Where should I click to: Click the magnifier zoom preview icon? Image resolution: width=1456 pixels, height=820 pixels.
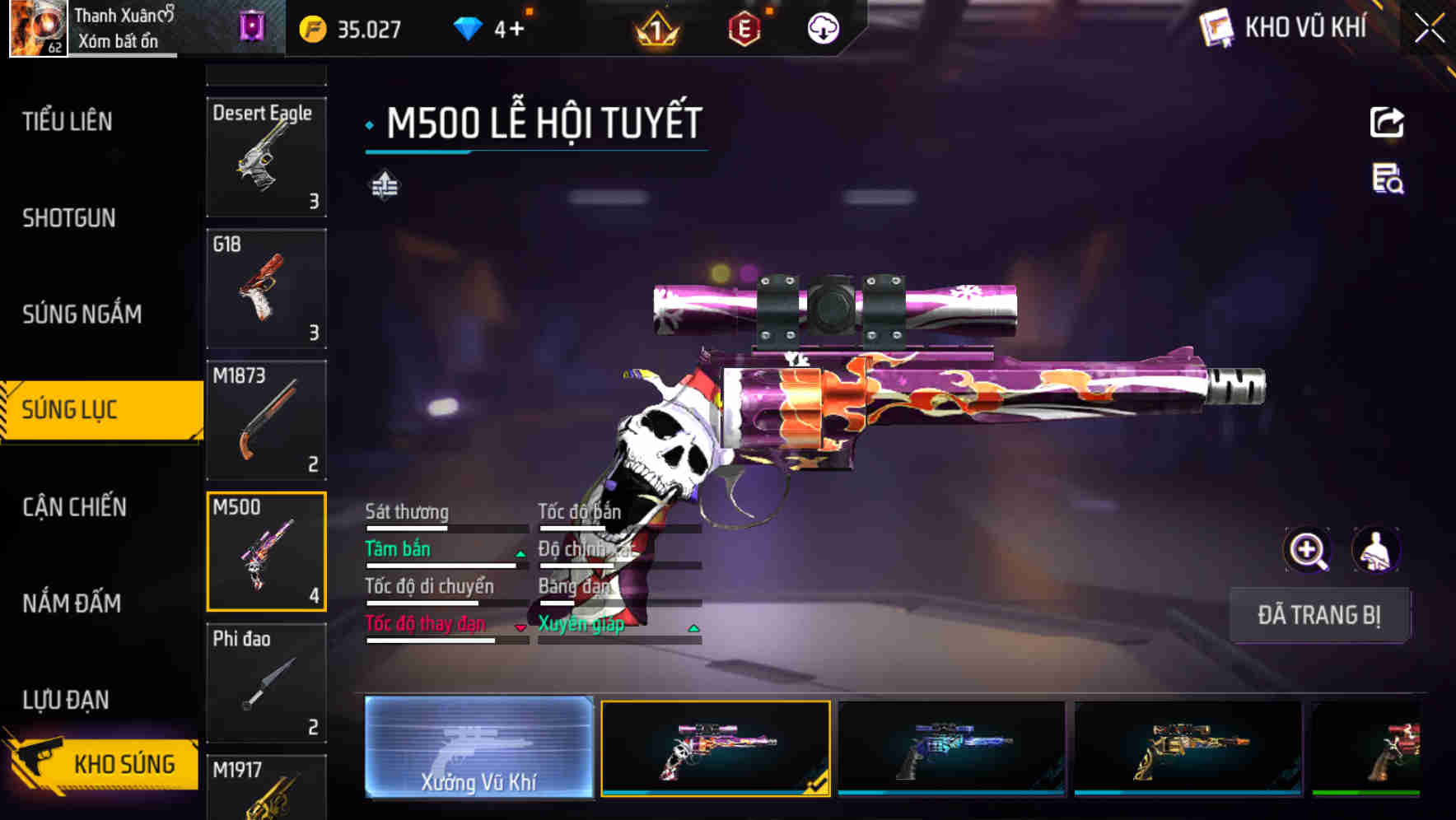(1308, 550)
